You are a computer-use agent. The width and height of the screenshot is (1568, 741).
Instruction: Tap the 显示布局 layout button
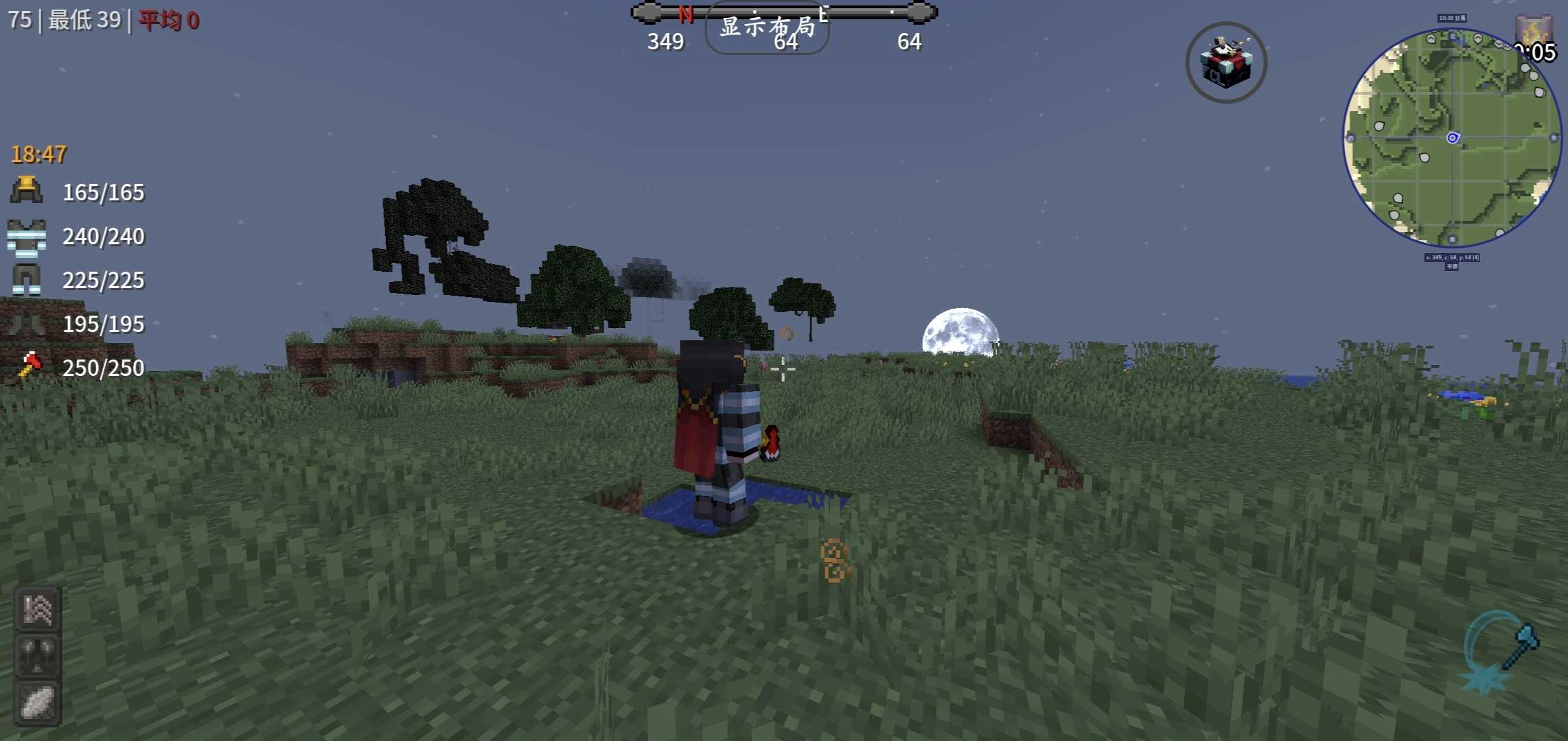(x=767, y=27)
